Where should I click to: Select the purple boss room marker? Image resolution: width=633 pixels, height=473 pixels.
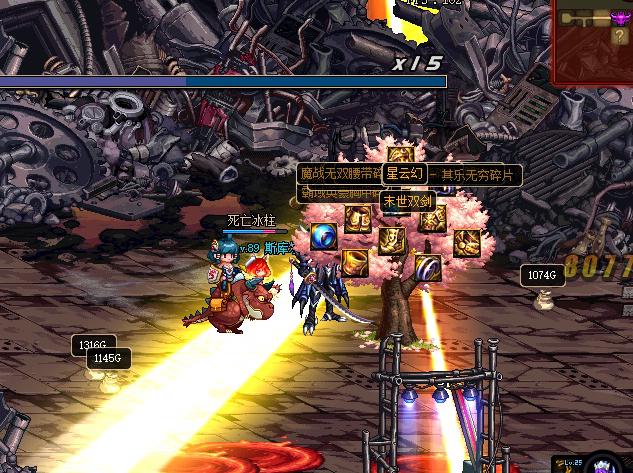click(621, 17)
